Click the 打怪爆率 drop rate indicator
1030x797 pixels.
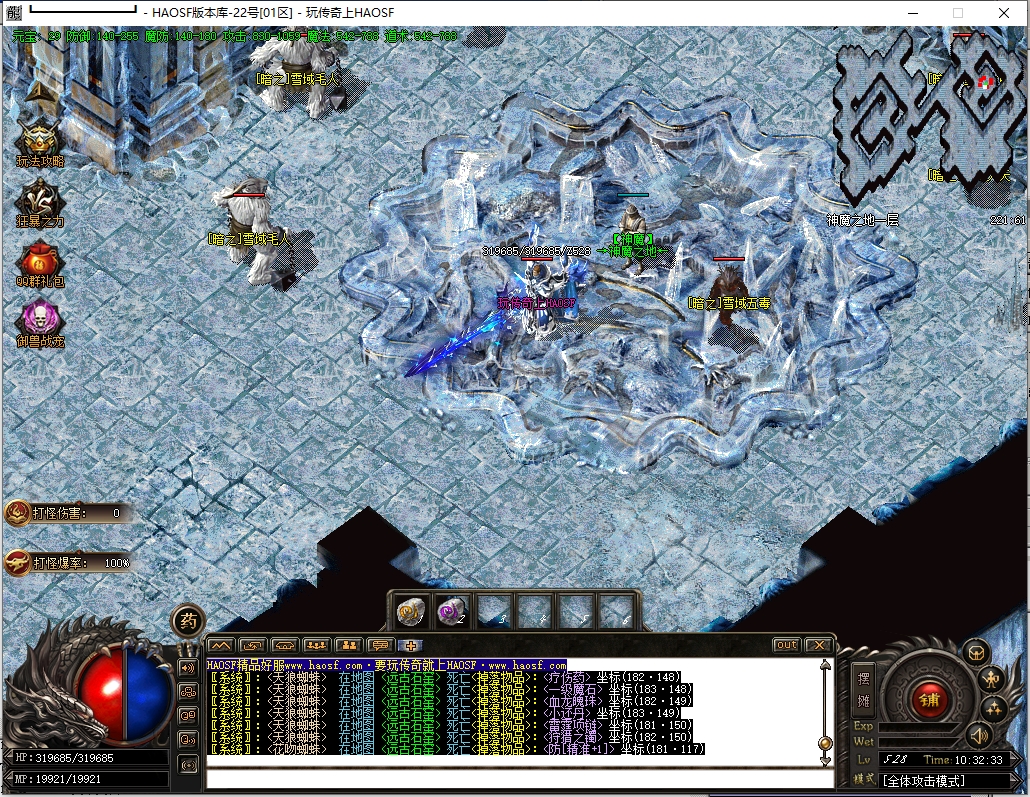click(x=68, y=562)
